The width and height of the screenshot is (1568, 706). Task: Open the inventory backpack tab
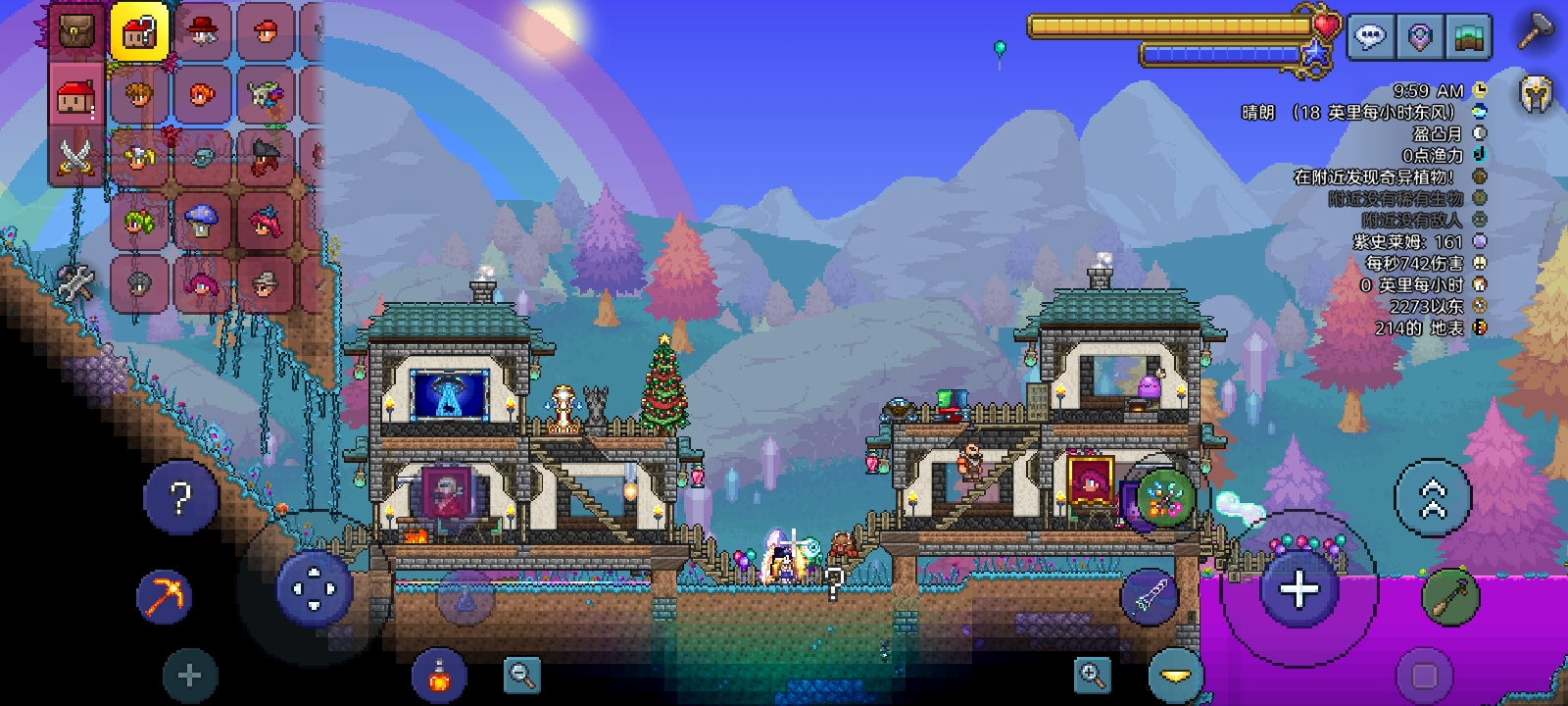click(x=76, y=31)
